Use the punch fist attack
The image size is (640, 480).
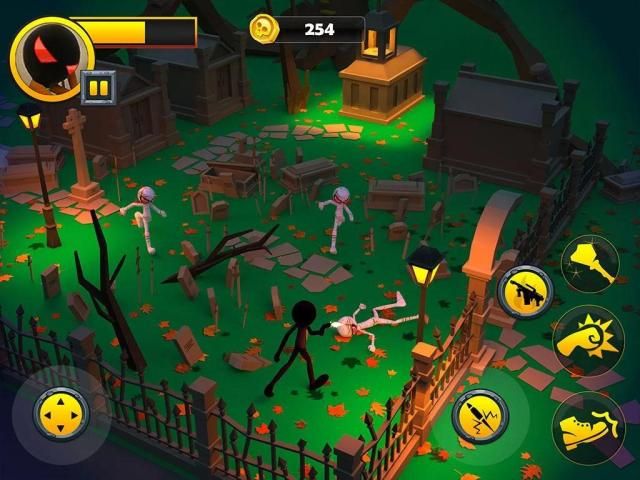click(x=588, y=340)
